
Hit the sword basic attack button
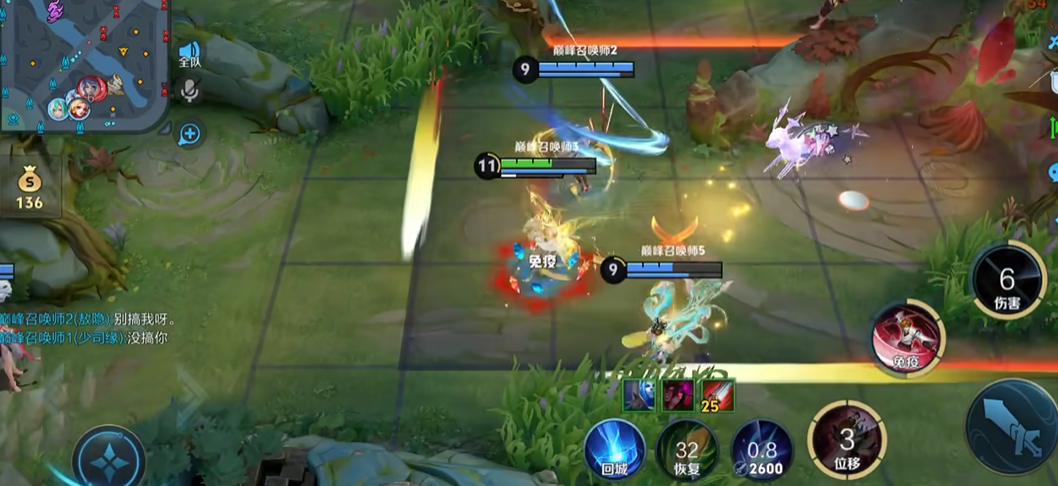tap(1012, 427)
